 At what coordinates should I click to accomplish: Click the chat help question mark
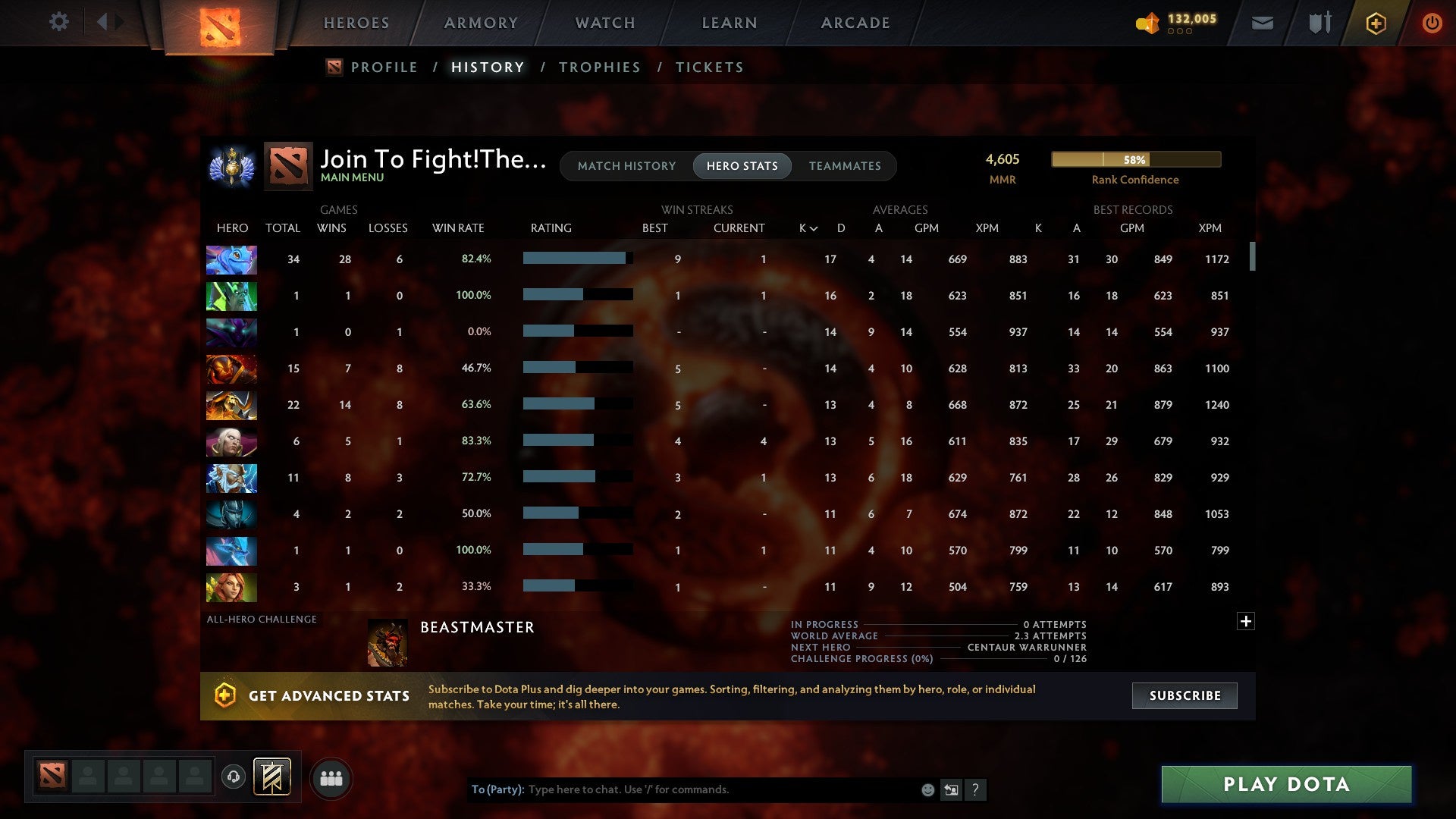coord(976,789)
